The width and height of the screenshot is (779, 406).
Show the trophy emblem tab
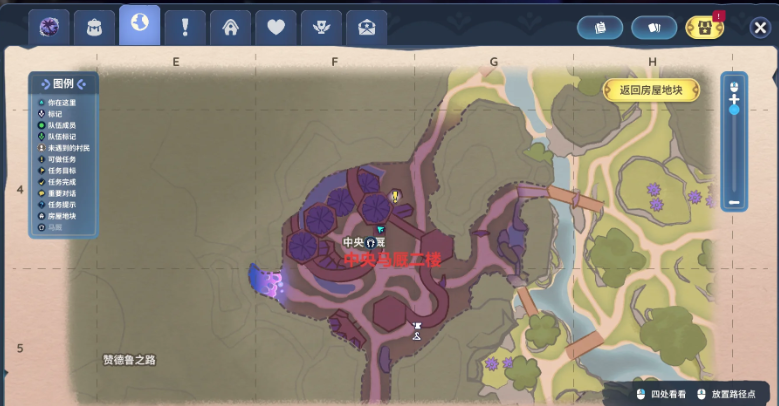pos(321,28)
